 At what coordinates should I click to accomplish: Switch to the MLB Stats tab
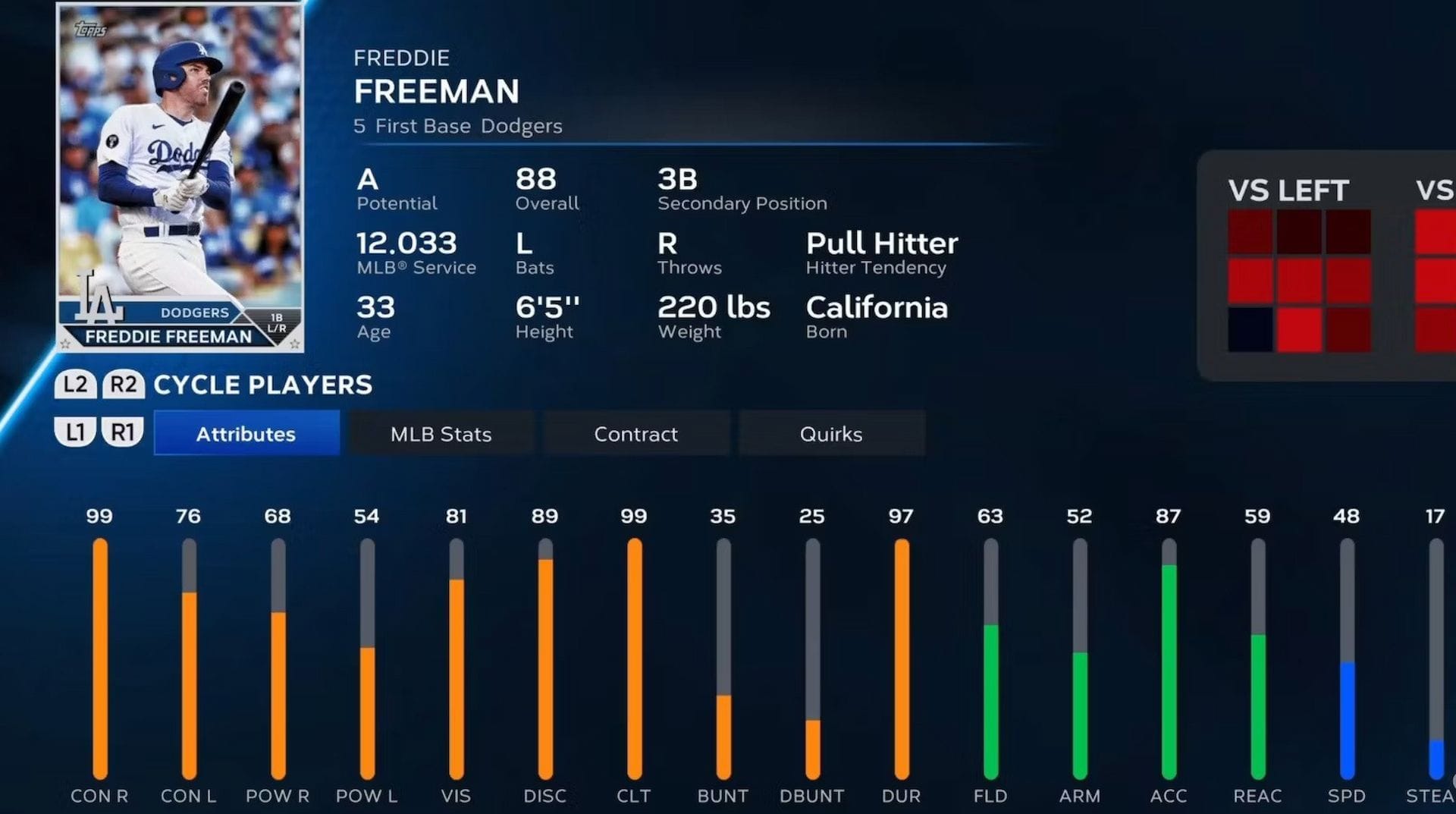pyautogui.click(x=441, y=433)
